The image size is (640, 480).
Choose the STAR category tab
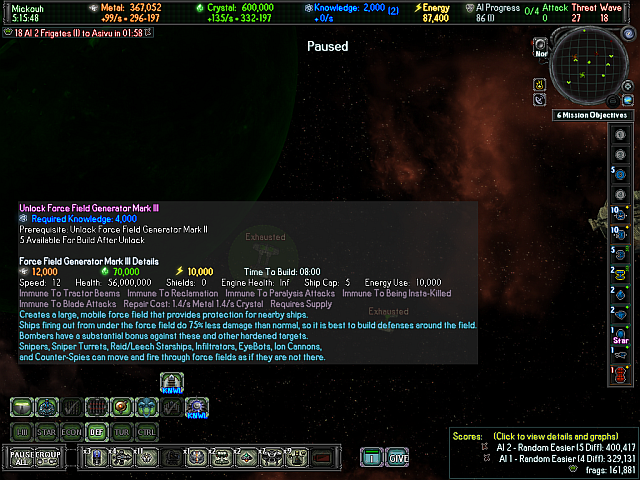47,431
